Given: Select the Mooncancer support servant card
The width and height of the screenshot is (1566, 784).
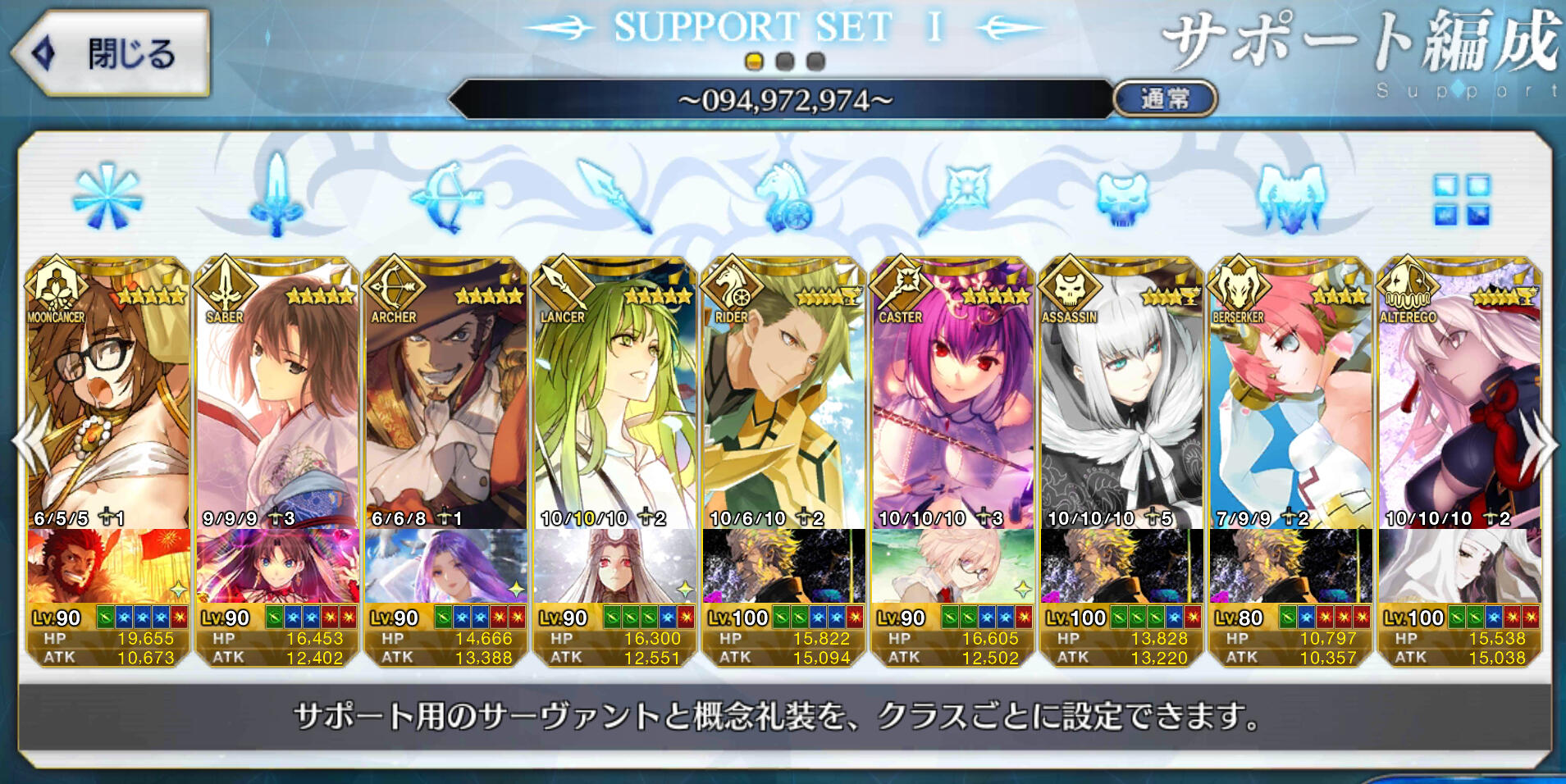Looking at the screenshot, I should coord(108,394).
